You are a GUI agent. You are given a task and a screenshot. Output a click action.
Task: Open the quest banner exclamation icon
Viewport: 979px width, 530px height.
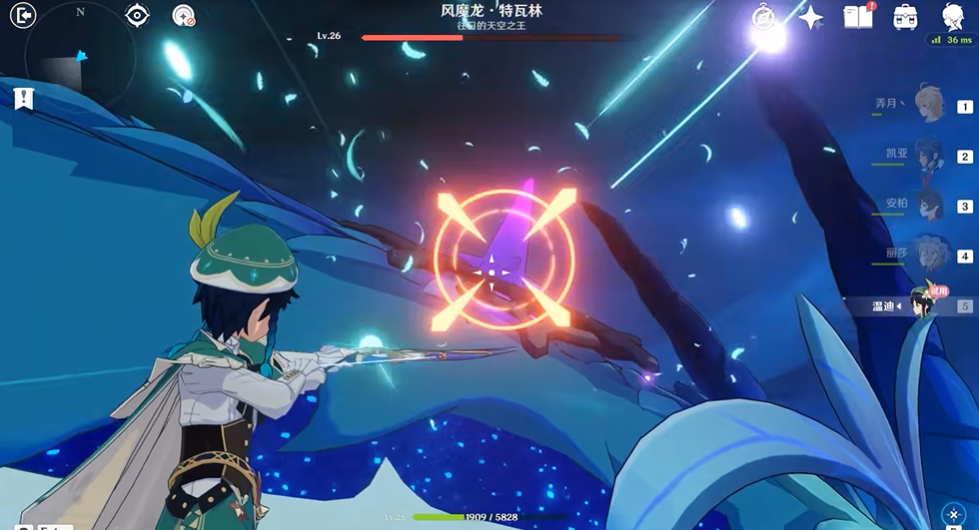23,98
